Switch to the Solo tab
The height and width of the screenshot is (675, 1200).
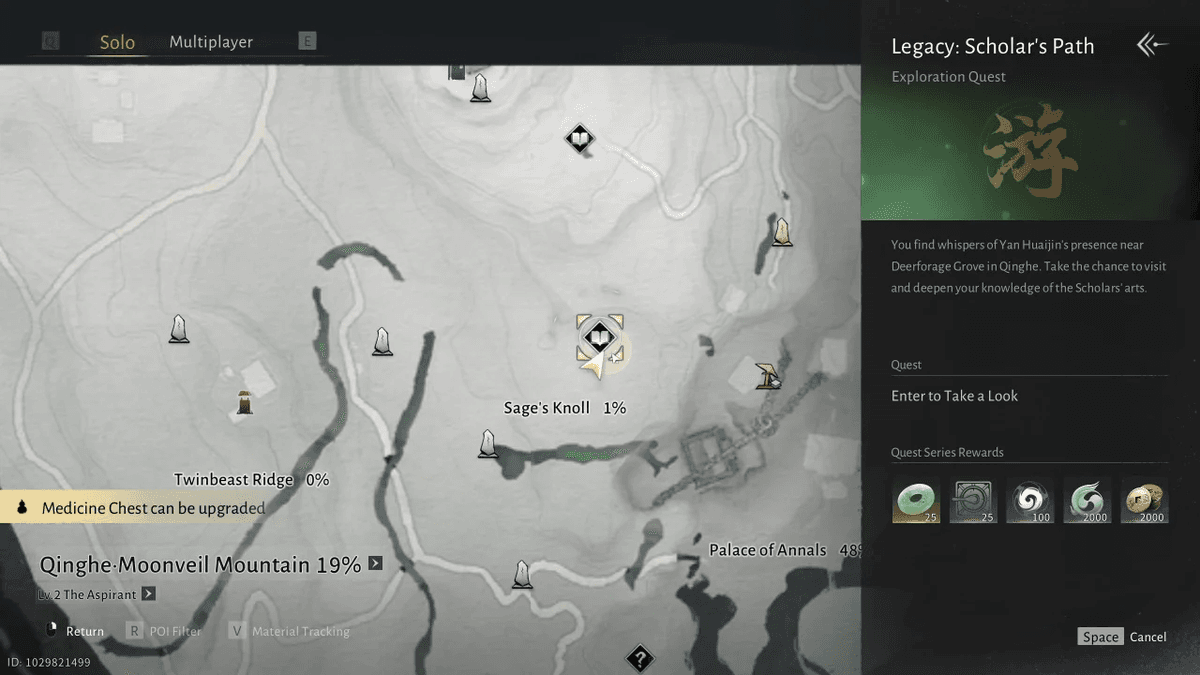click(117, 43)
